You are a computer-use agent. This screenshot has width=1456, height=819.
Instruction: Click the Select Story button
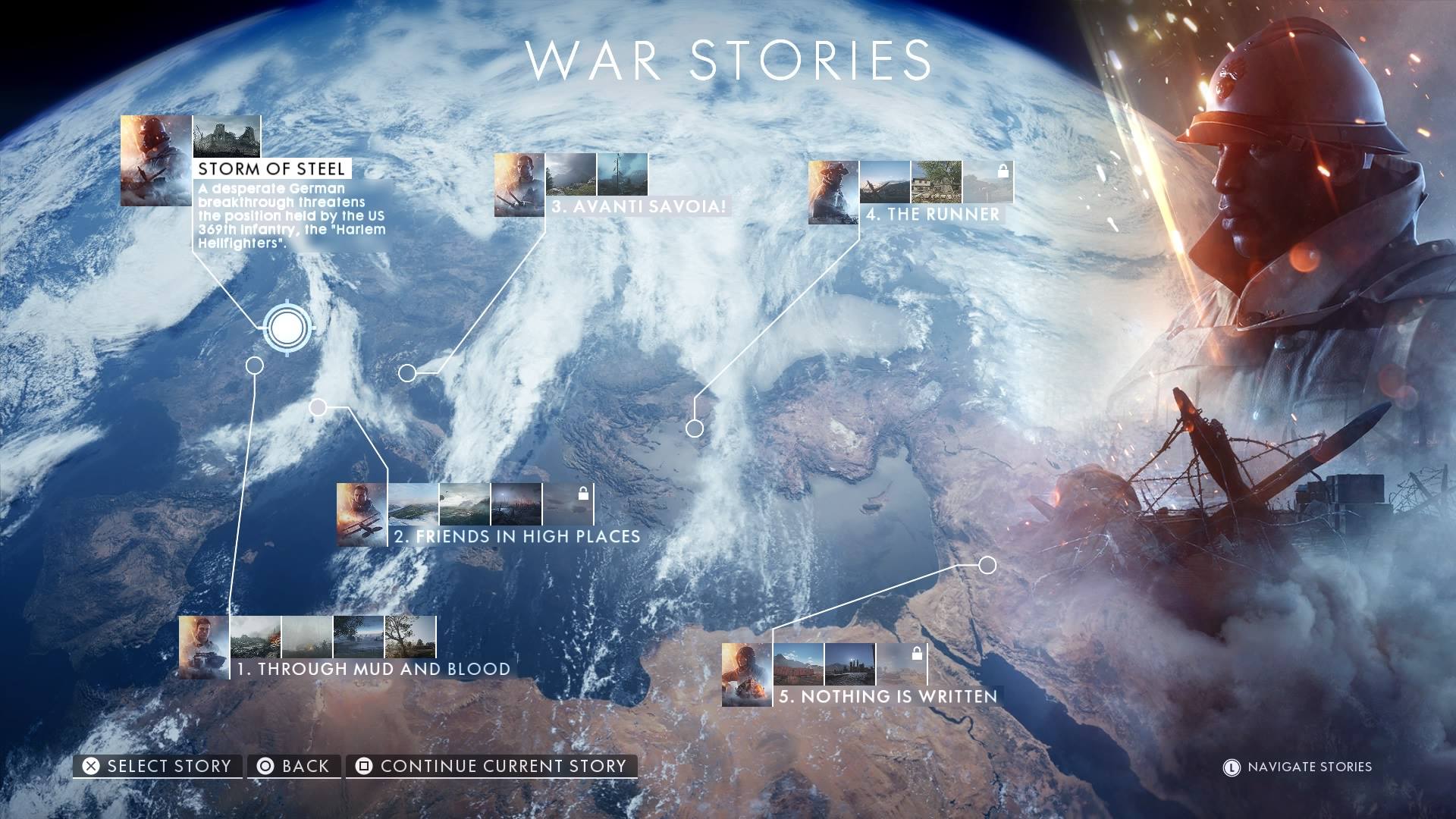[x=158, y=766]
